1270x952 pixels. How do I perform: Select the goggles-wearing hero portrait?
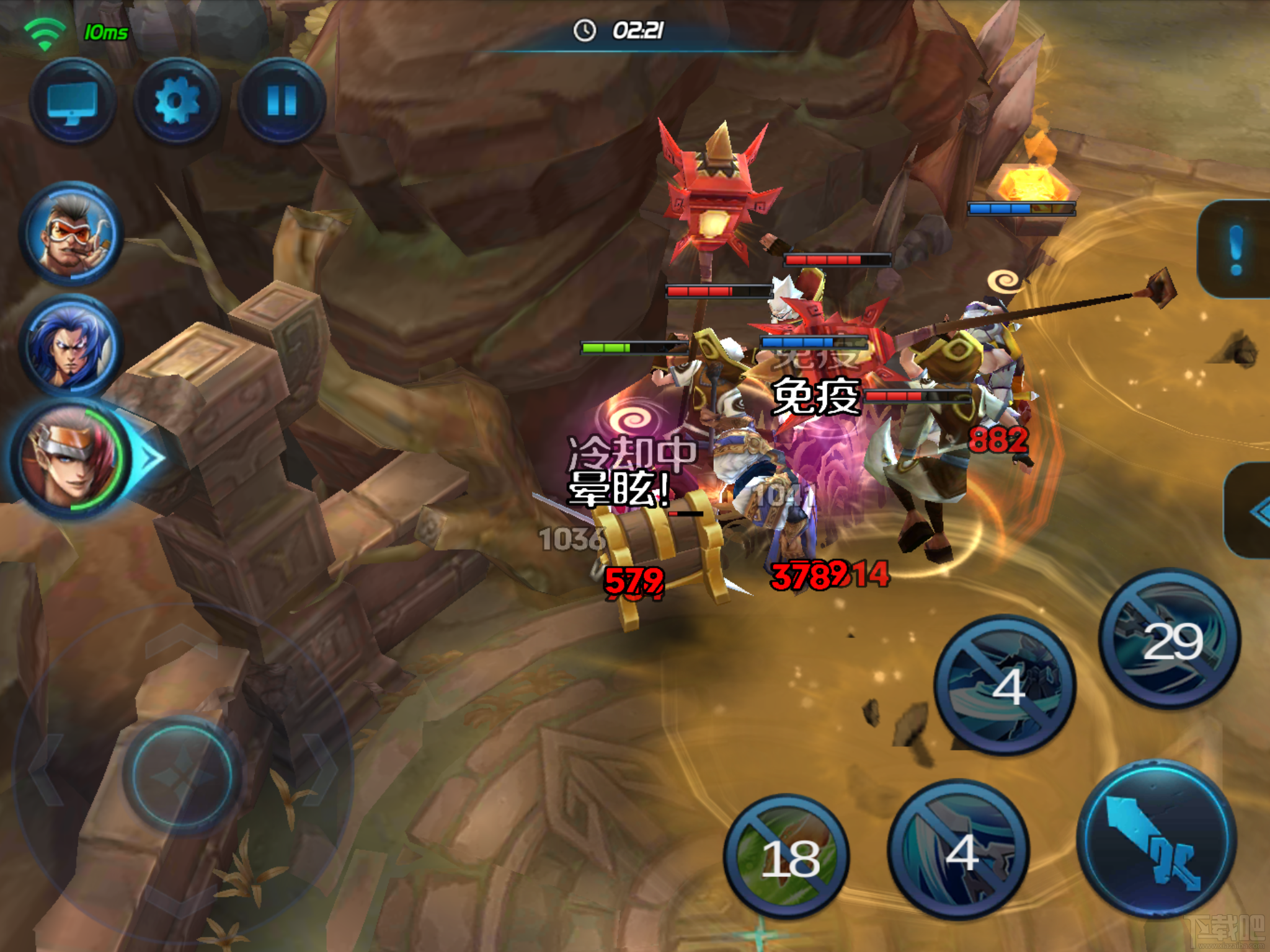pyautogui.click(x=71, y=234)
